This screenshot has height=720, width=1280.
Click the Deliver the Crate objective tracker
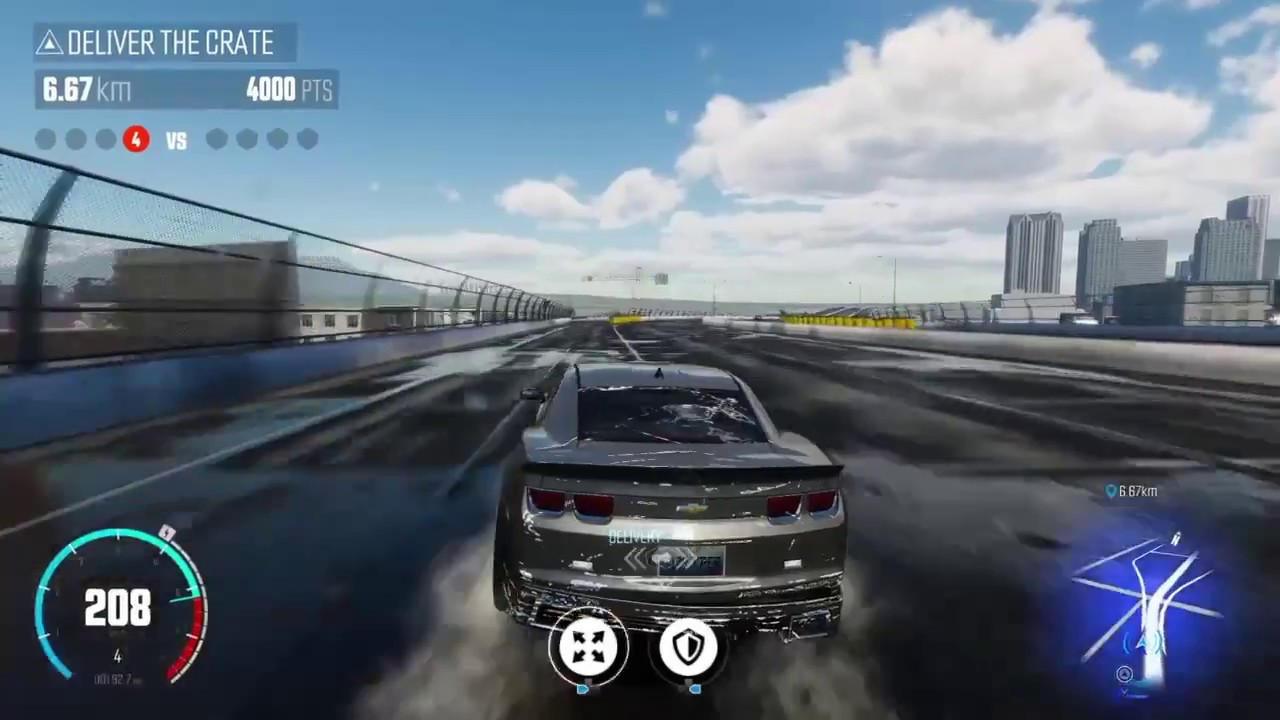pos(166,43)
